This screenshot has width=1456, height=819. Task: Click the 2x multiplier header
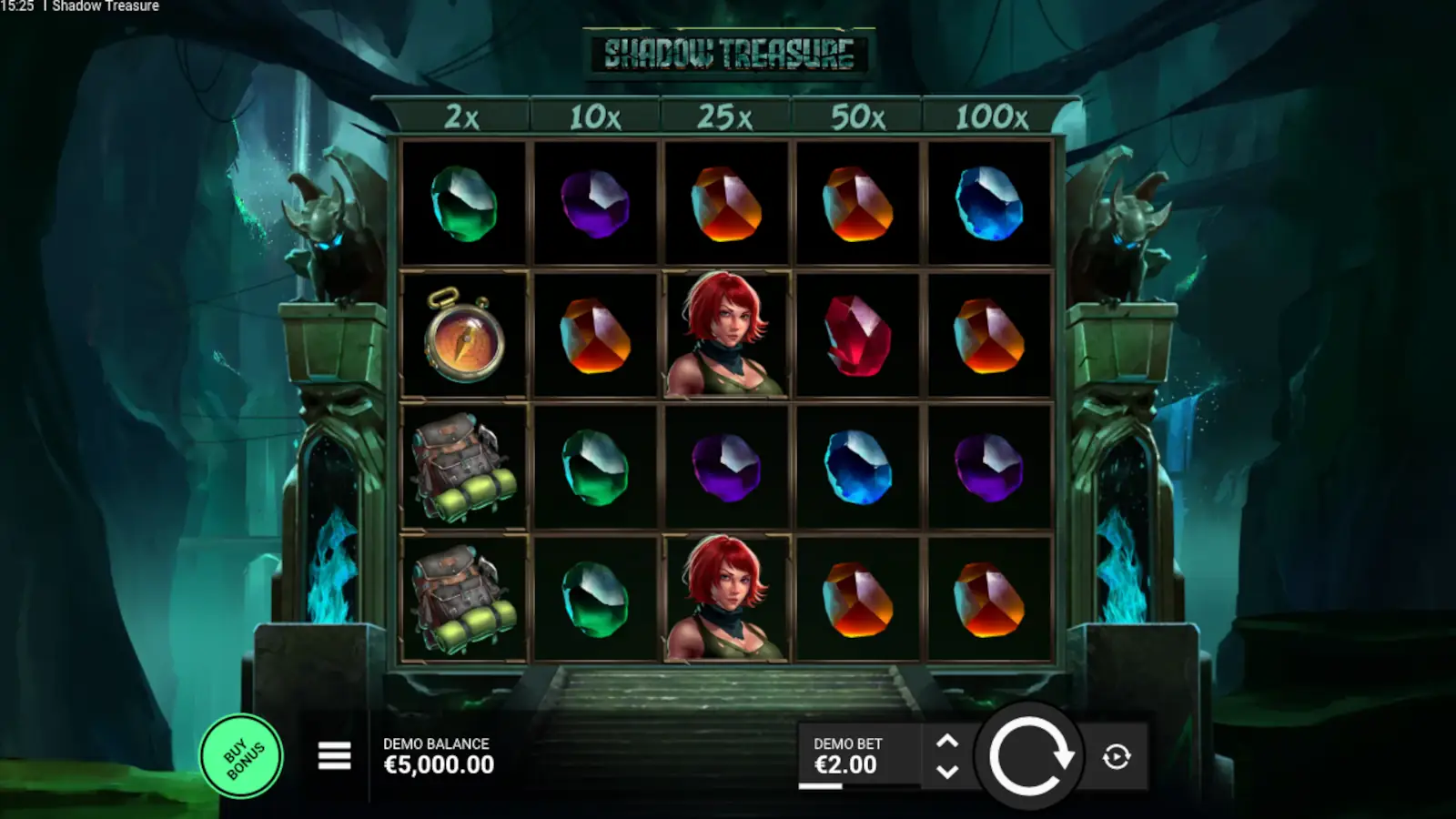tap(462, 115)
